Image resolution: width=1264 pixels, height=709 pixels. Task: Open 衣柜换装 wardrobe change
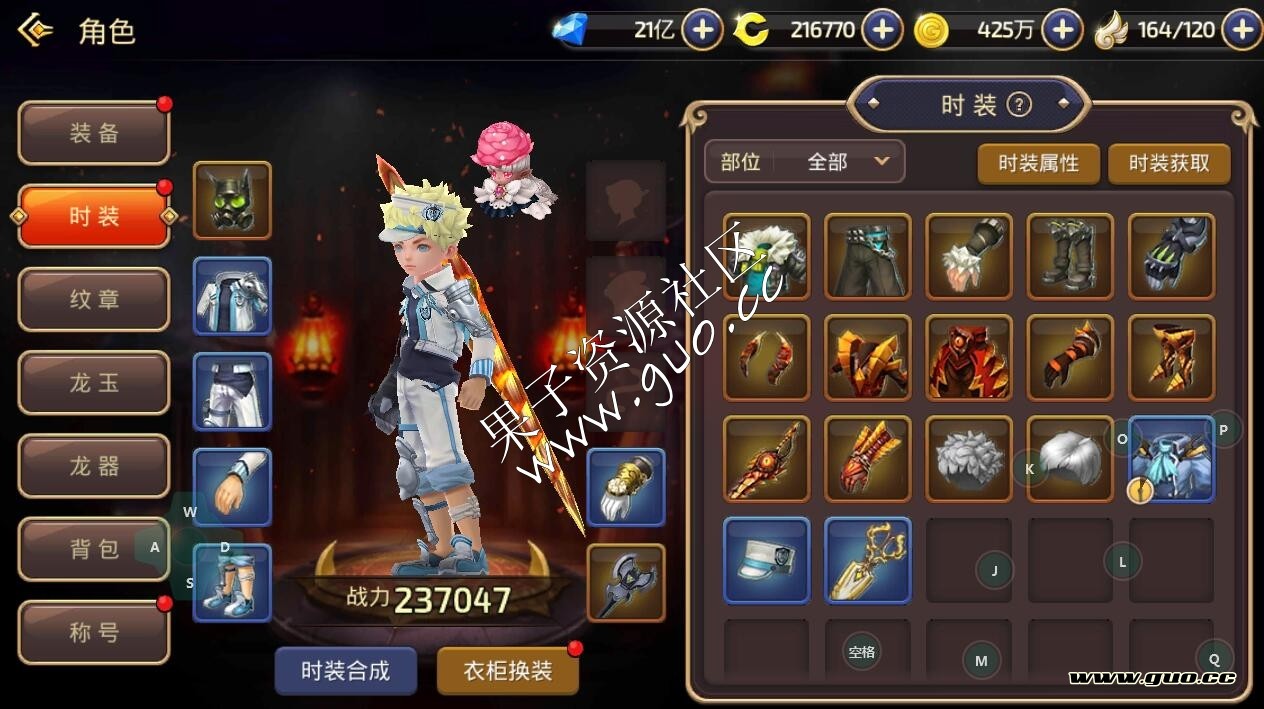(508, 670)
